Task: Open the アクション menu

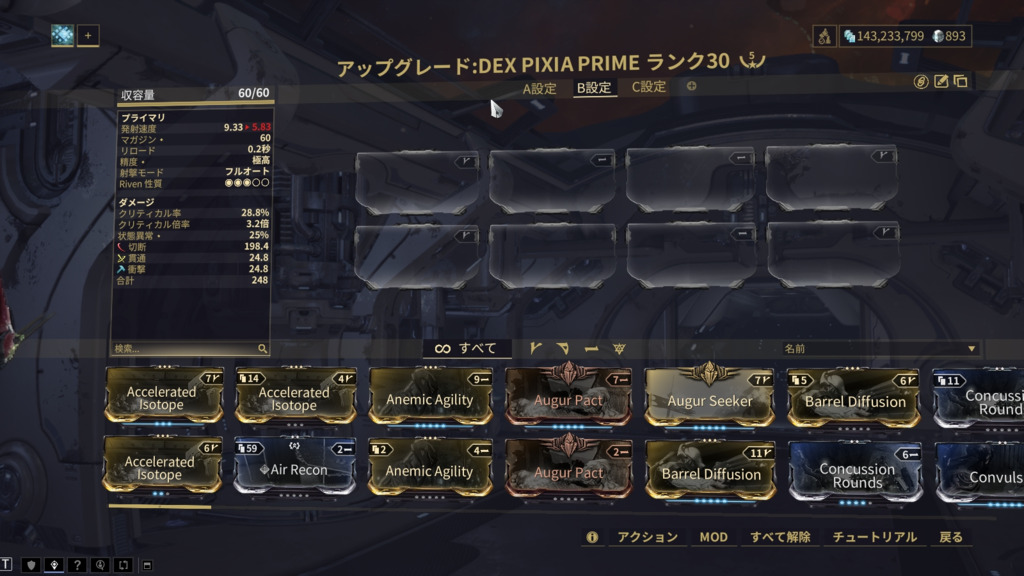Action: 648,537
